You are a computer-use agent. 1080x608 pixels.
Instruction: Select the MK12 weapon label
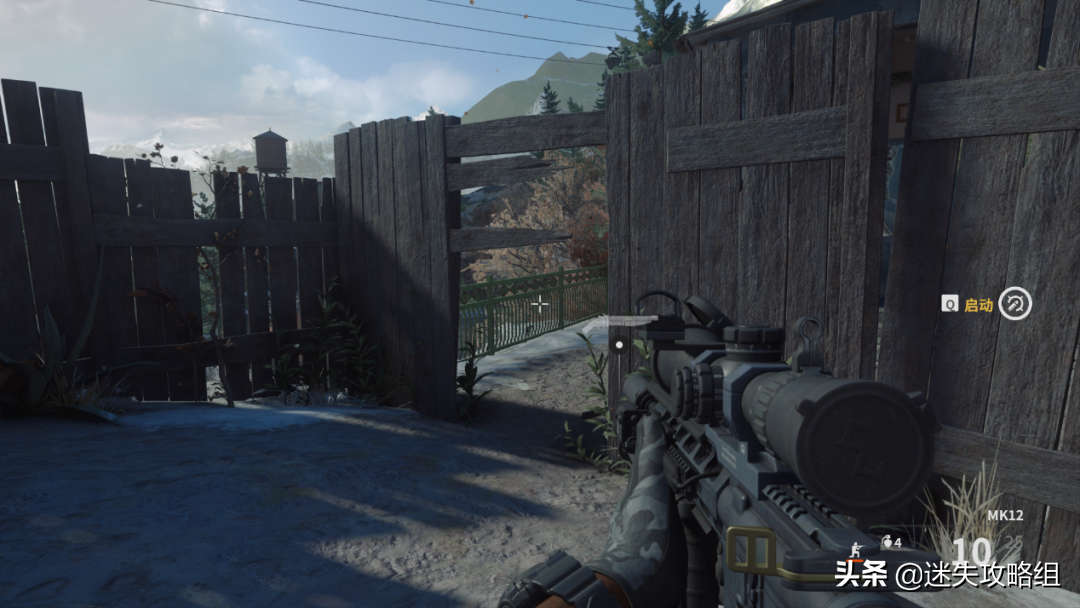[1003, 516]
